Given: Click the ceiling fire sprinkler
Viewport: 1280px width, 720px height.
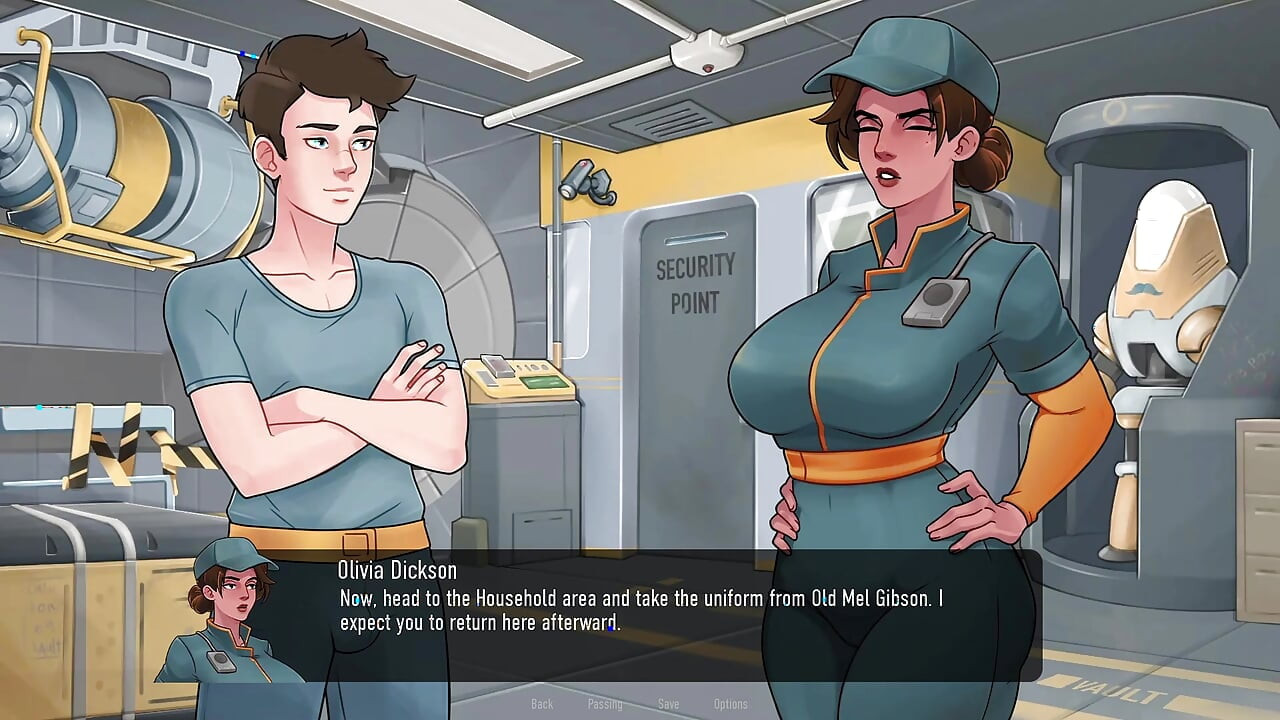Looking at the screenshot, I should [706, 48].
